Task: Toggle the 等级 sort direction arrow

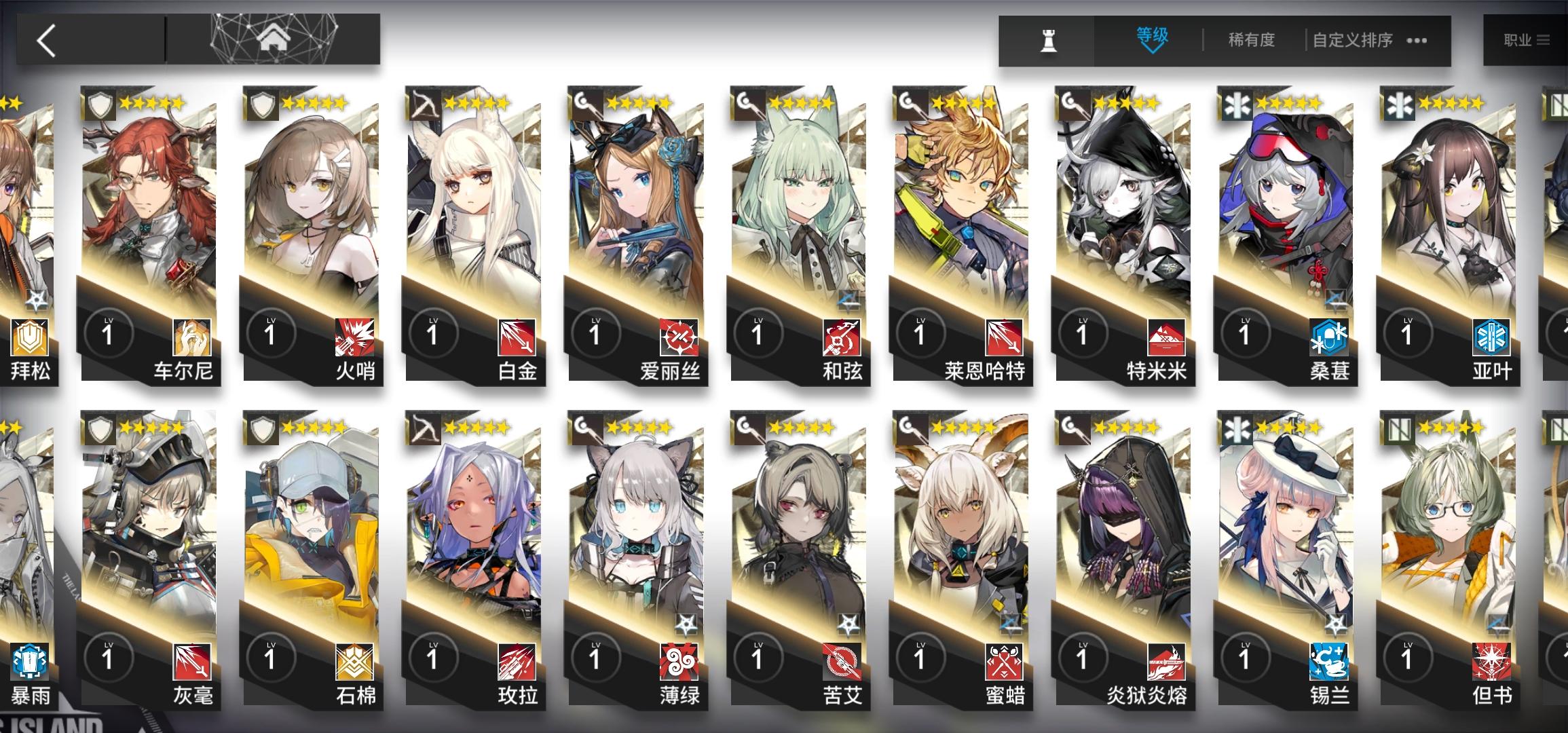Action: tap(1151, 52)
